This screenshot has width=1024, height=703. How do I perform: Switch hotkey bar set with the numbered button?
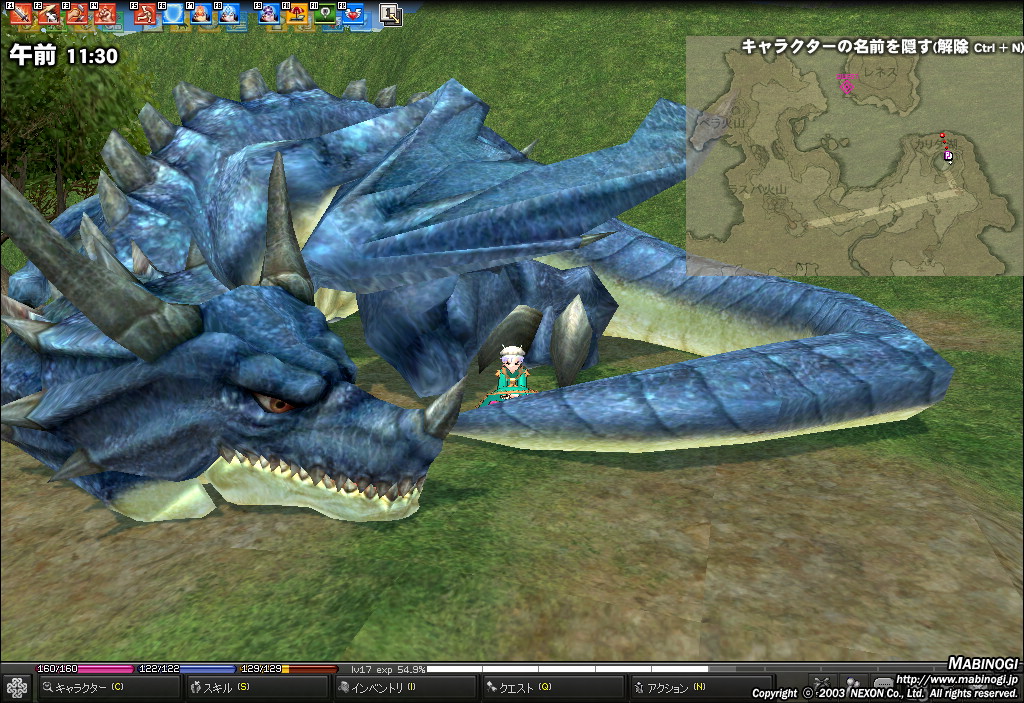pos(390,14)
